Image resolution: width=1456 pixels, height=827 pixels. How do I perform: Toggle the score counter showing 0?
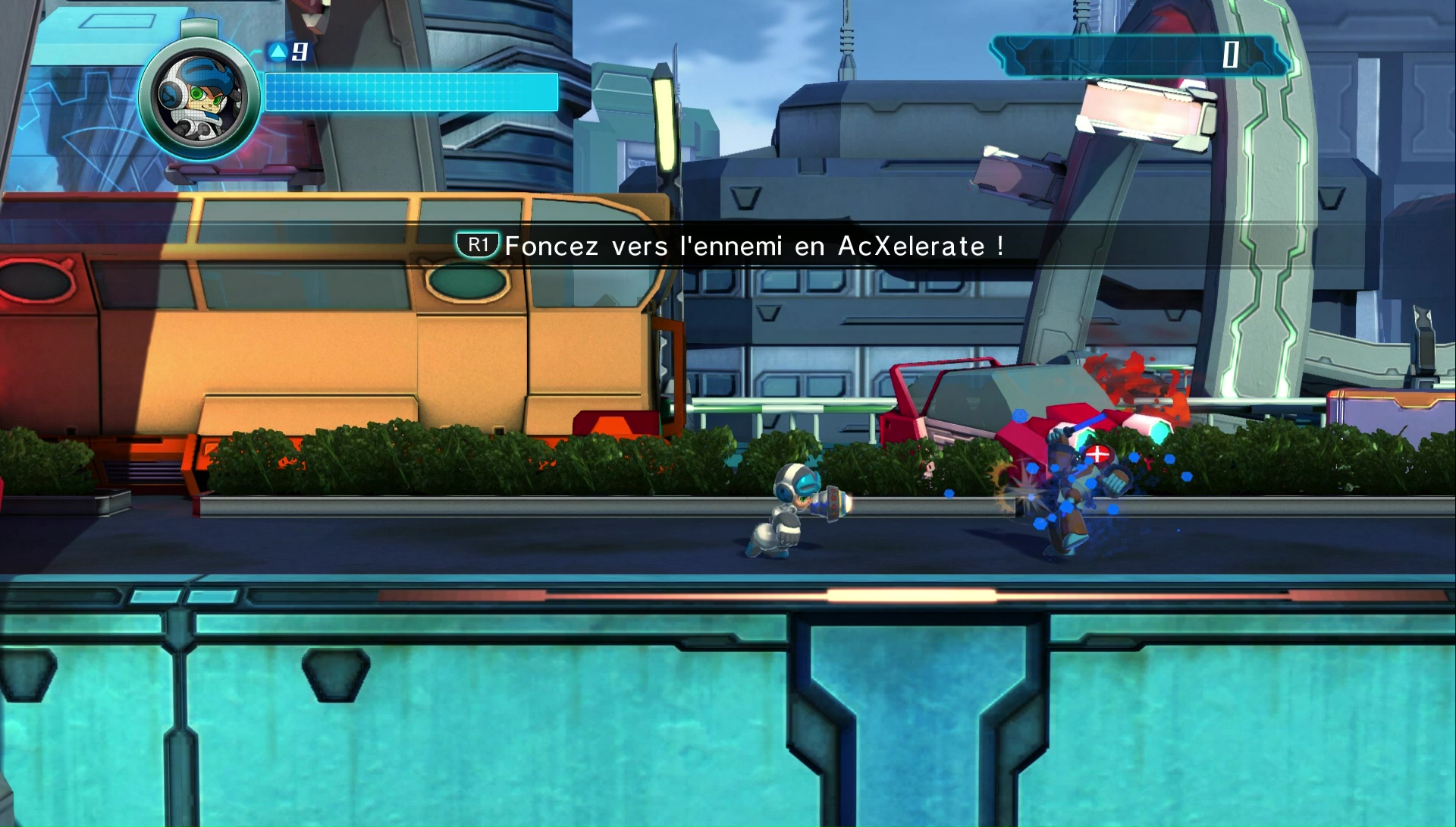(x=1230, y=53)
